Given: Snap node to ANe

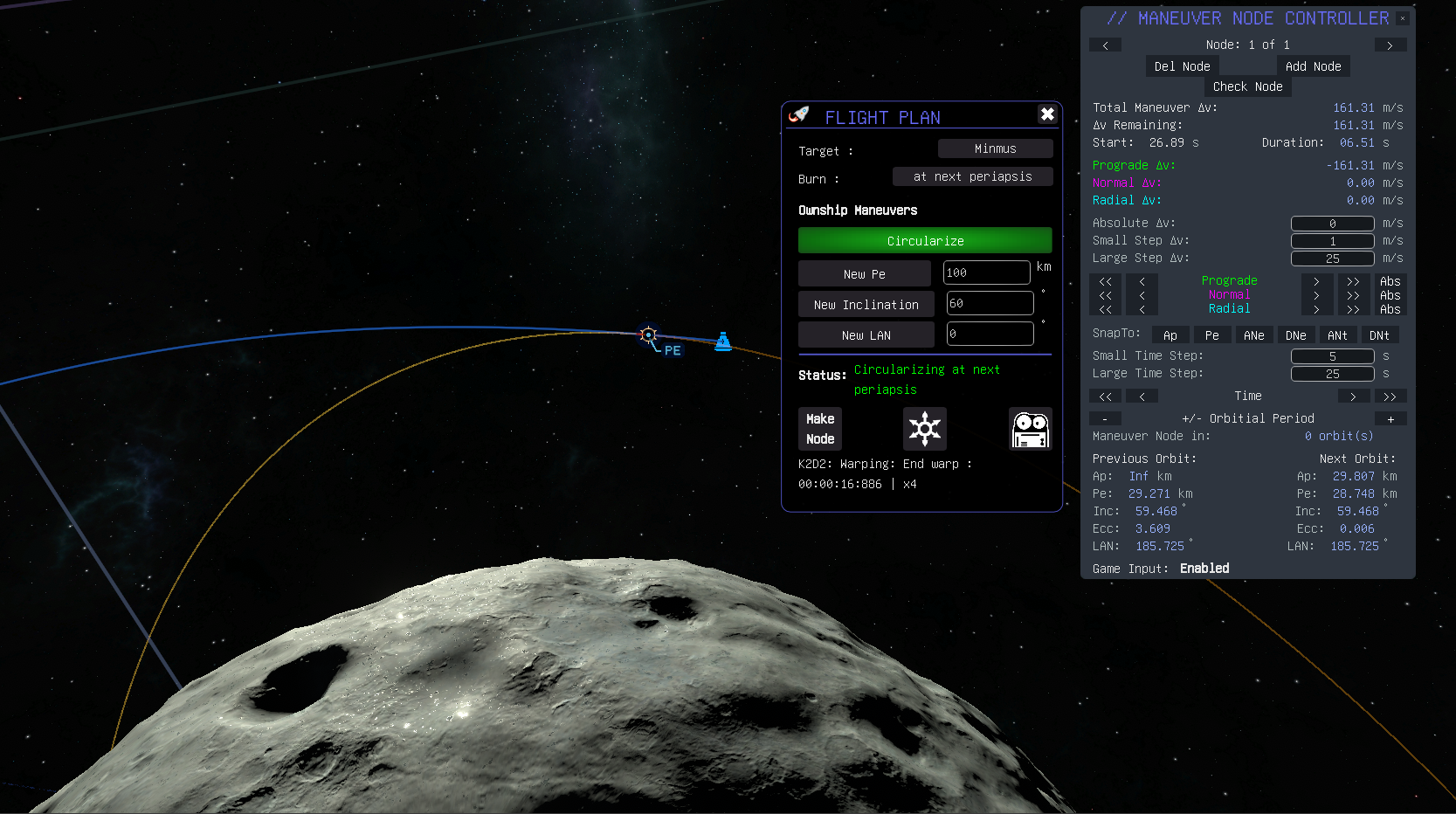Looking at the screenshot, I should (x=1253, y=335).
